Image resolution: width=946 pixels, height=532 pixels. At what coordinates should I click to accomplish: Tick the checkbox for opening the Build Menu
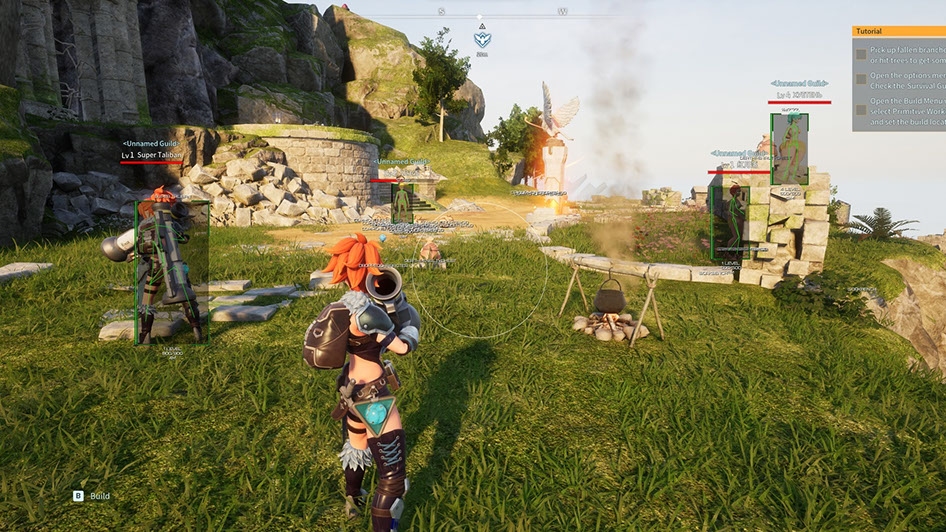pyautogui.click(x=861, y=108)
